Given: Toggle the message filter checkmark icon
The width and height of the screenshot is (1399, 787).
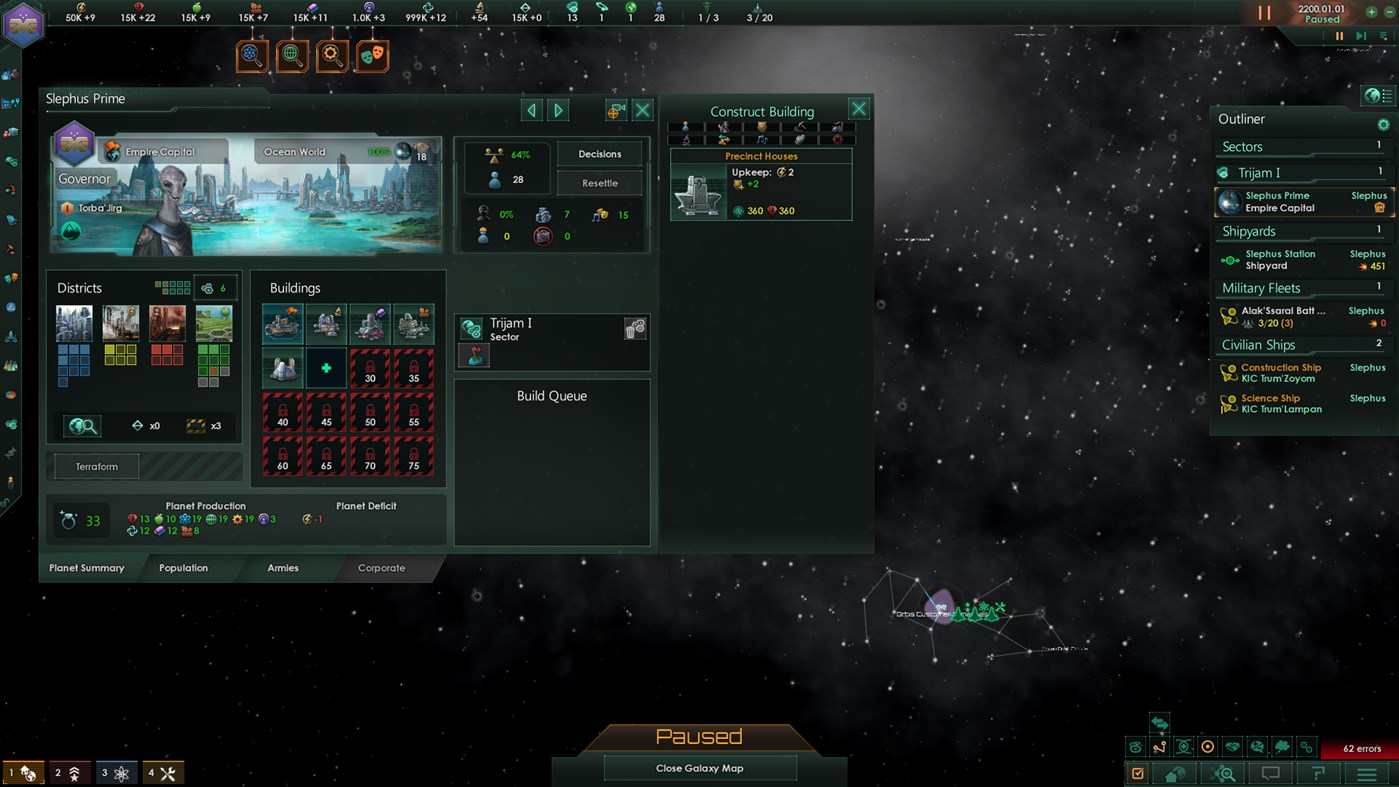Looking at the screenshot, I should (1137, 773).
